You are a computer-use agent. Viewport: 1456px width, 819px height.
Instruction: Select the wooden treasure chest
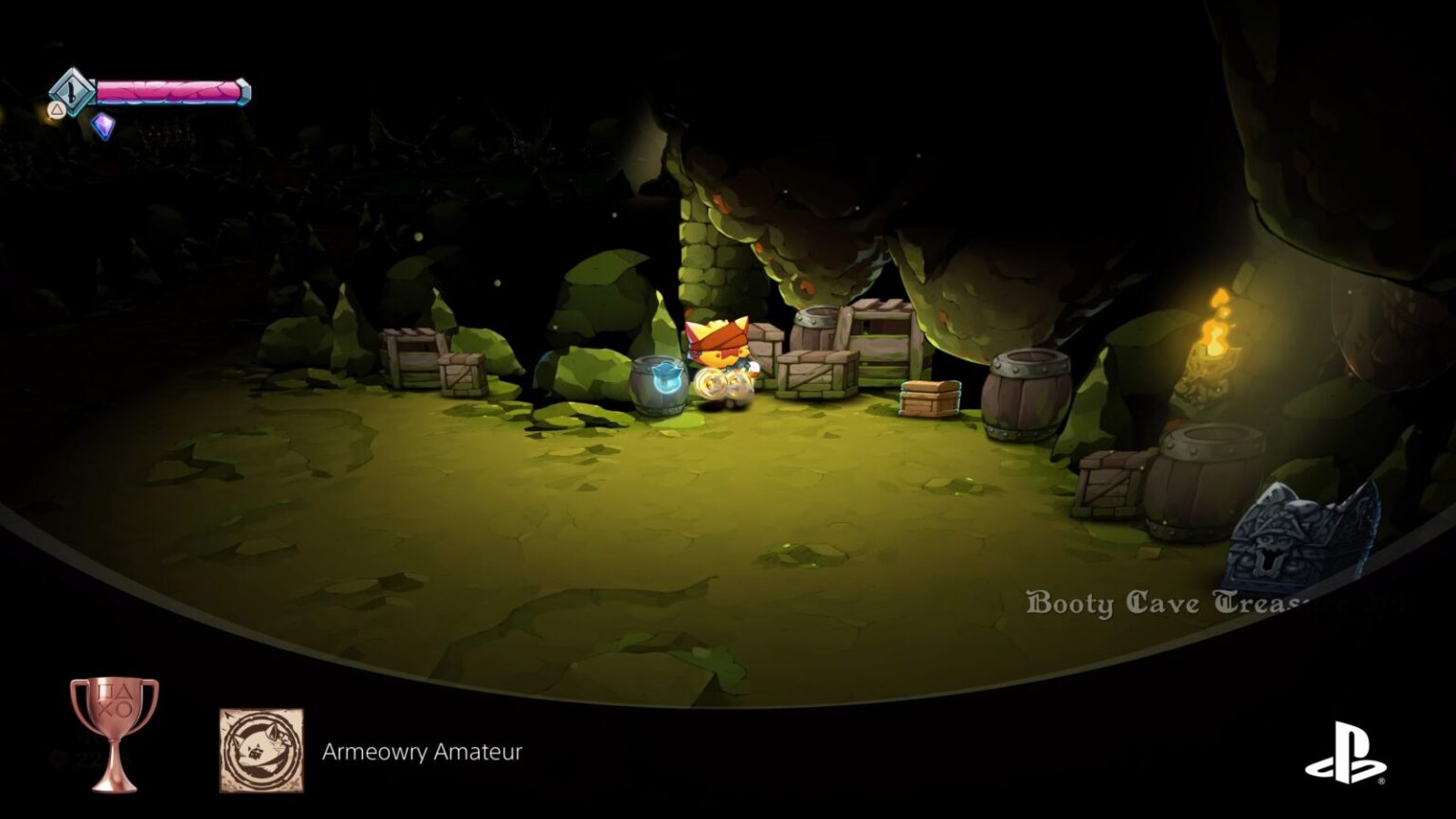pos(931,397)
